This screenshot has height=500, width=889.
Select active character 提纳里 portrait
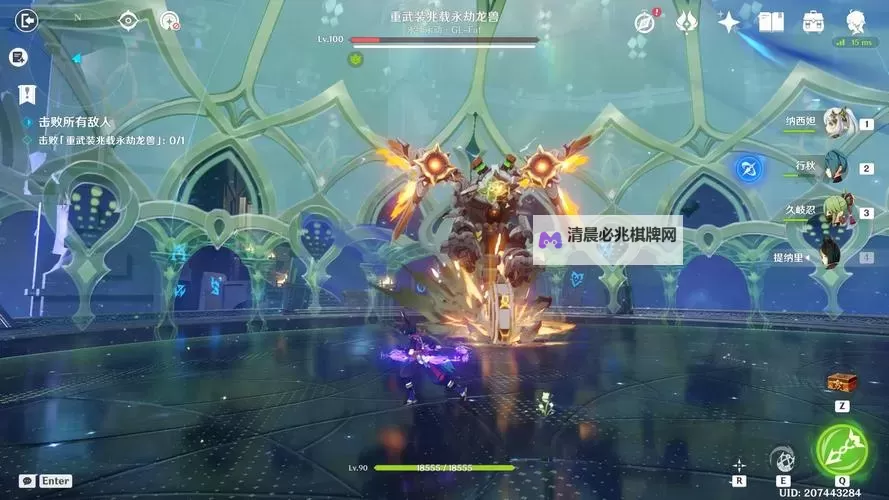tap(836, 255)
